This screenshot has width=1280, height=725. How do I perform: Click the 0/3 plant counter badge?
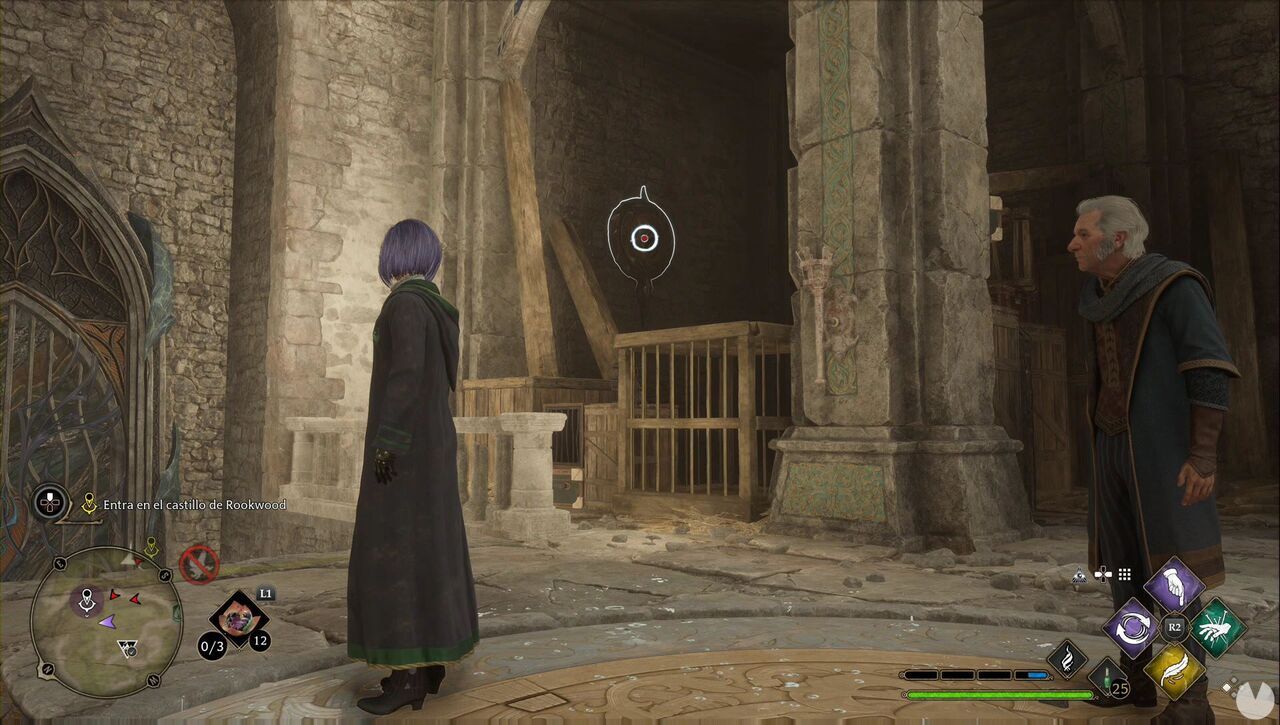tap(211, 646)
